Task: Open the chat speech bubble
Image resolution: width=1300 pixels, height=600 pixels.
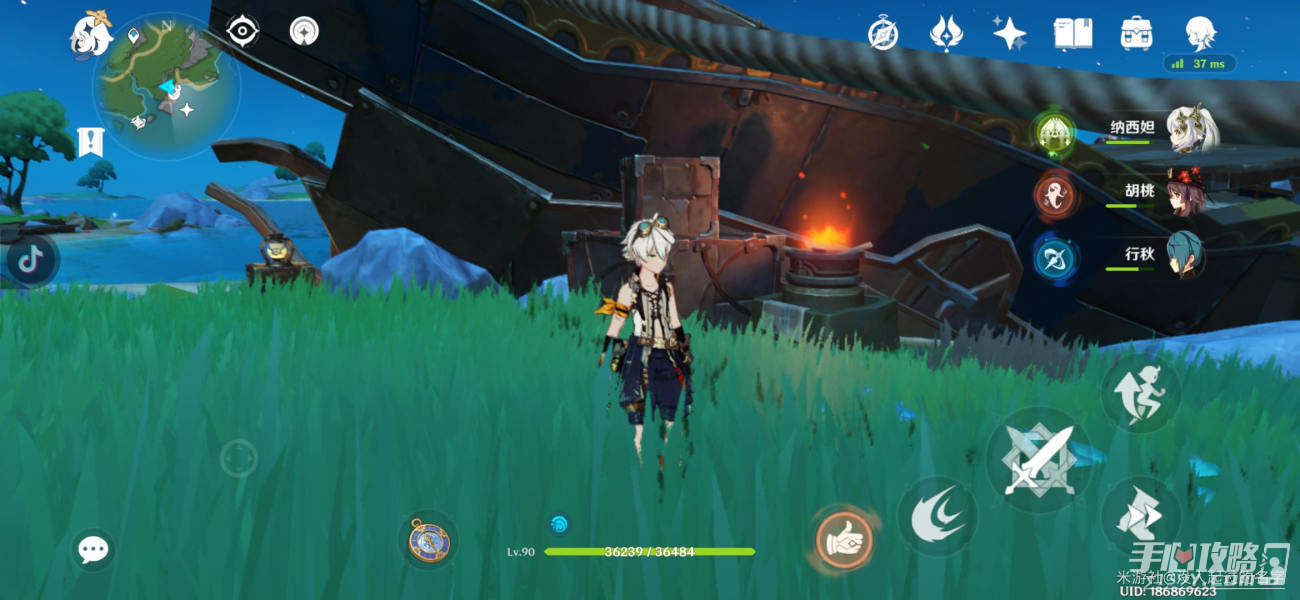Action: (x=93, y=549)
